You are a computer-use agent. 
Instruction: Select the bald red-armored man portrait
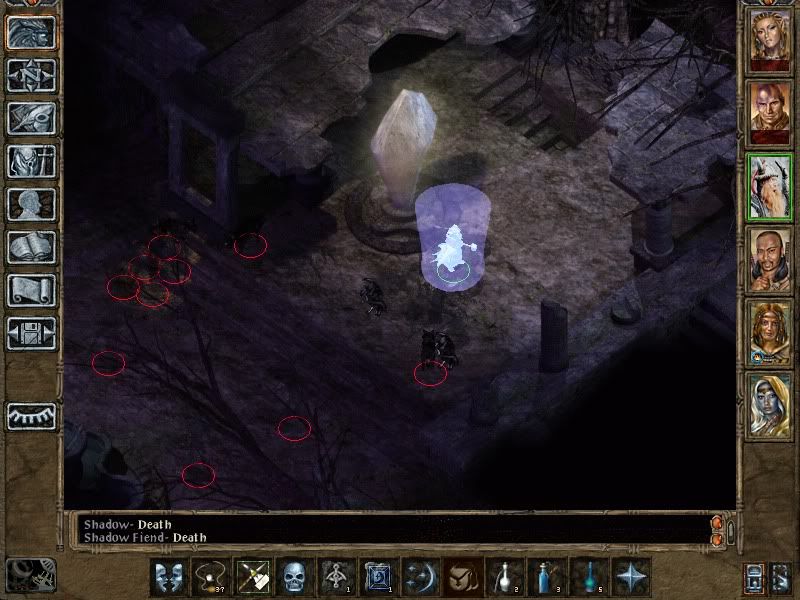pos(769,114)
